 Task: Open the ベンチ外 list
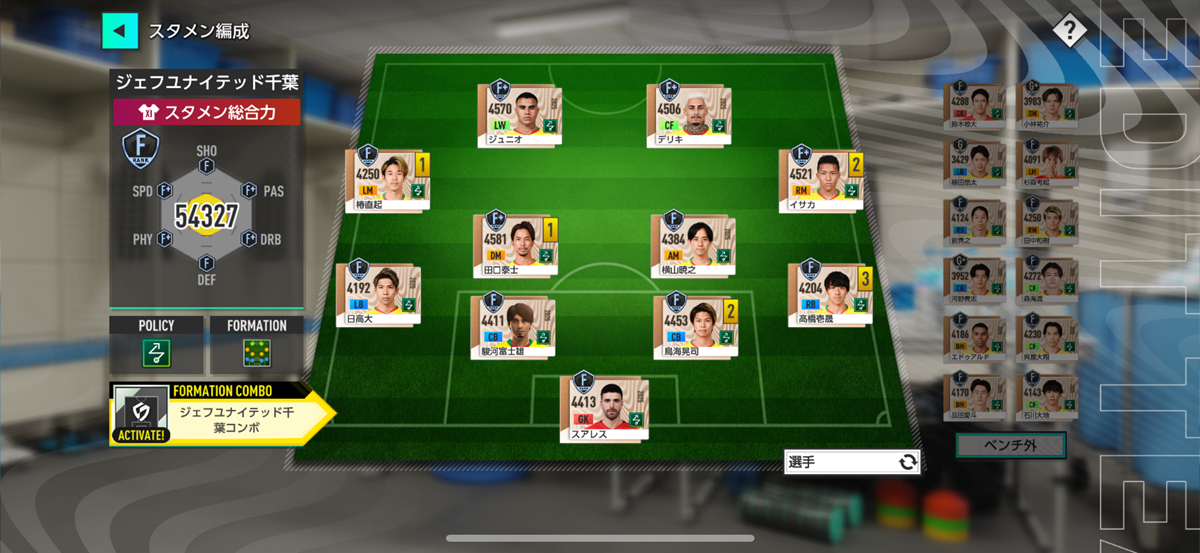coord(1010,445)
